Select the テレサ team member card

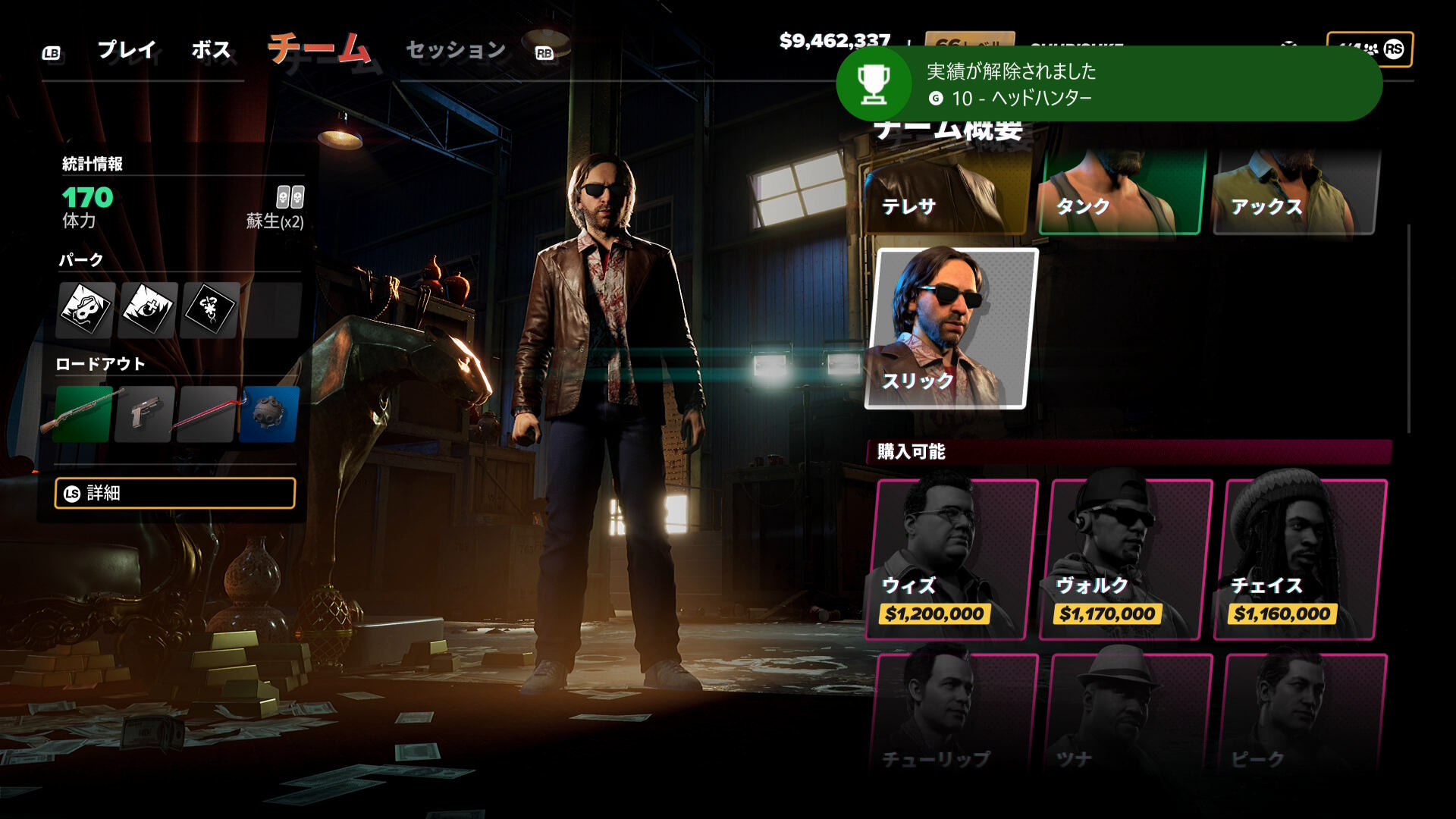tap(948, 193)
